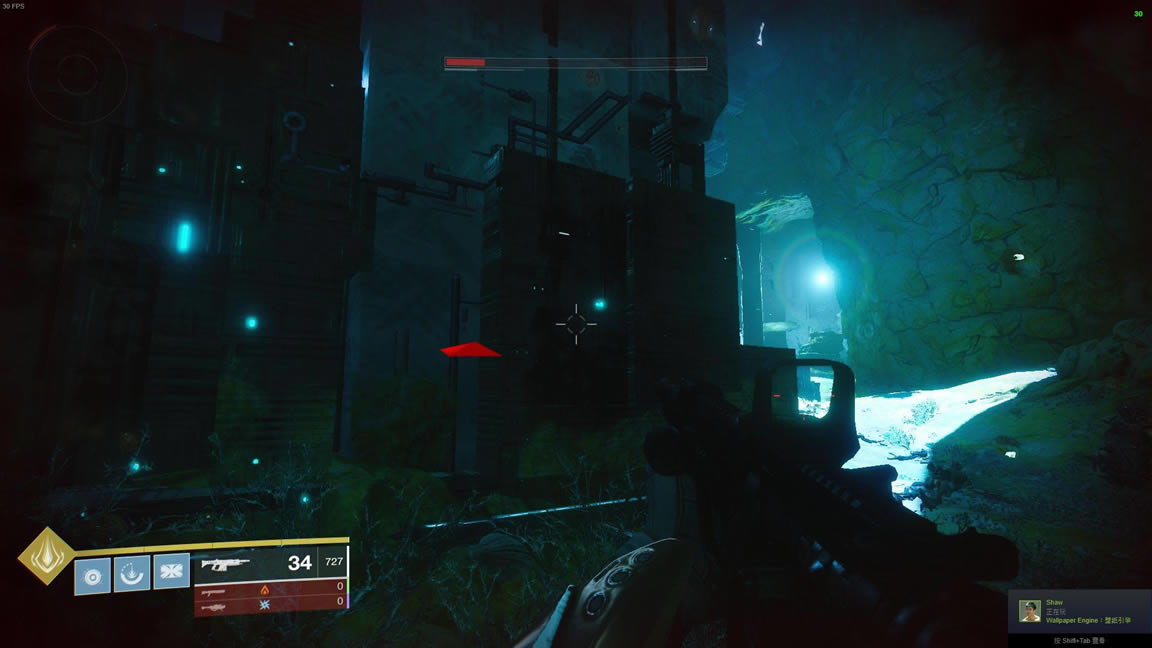Screen dimensions: 1152x648
Task: Switch to the arc power weapon row
Action: [x=268, y=603]
